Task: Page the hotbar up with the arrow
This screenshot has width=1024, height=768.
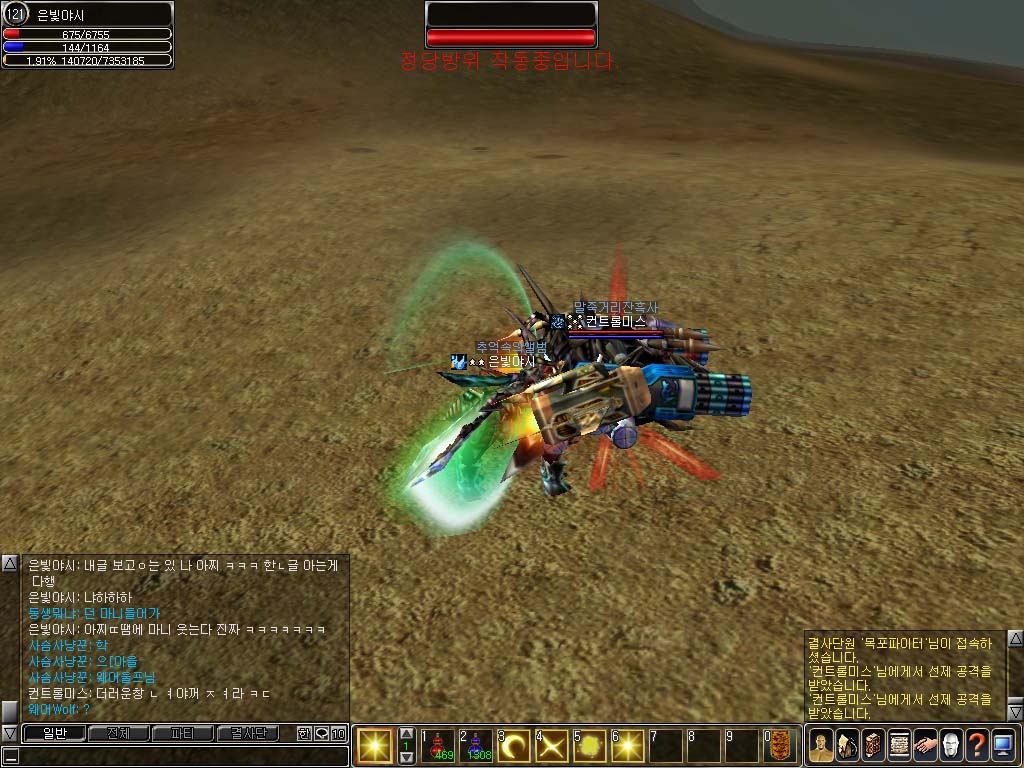Action: (406, 734)
